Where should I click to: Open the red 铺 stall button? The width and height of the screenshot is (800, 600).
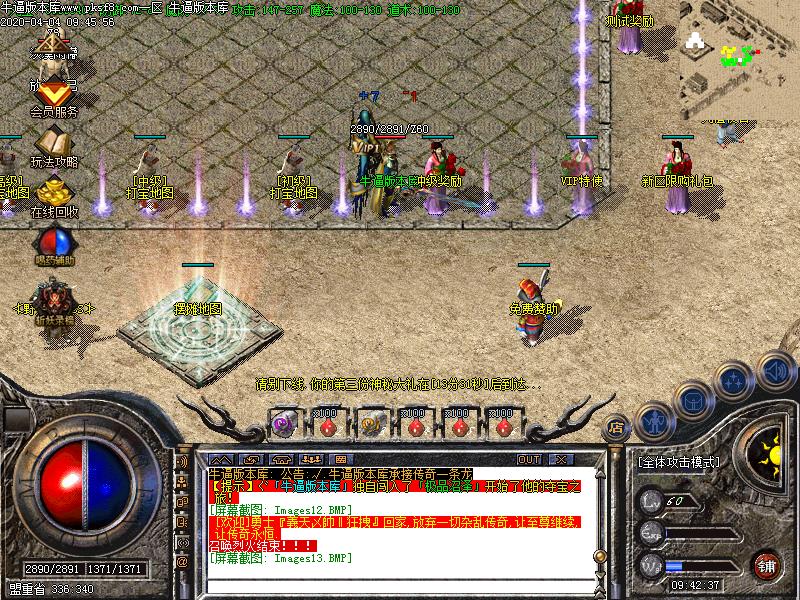coord(767,564)
